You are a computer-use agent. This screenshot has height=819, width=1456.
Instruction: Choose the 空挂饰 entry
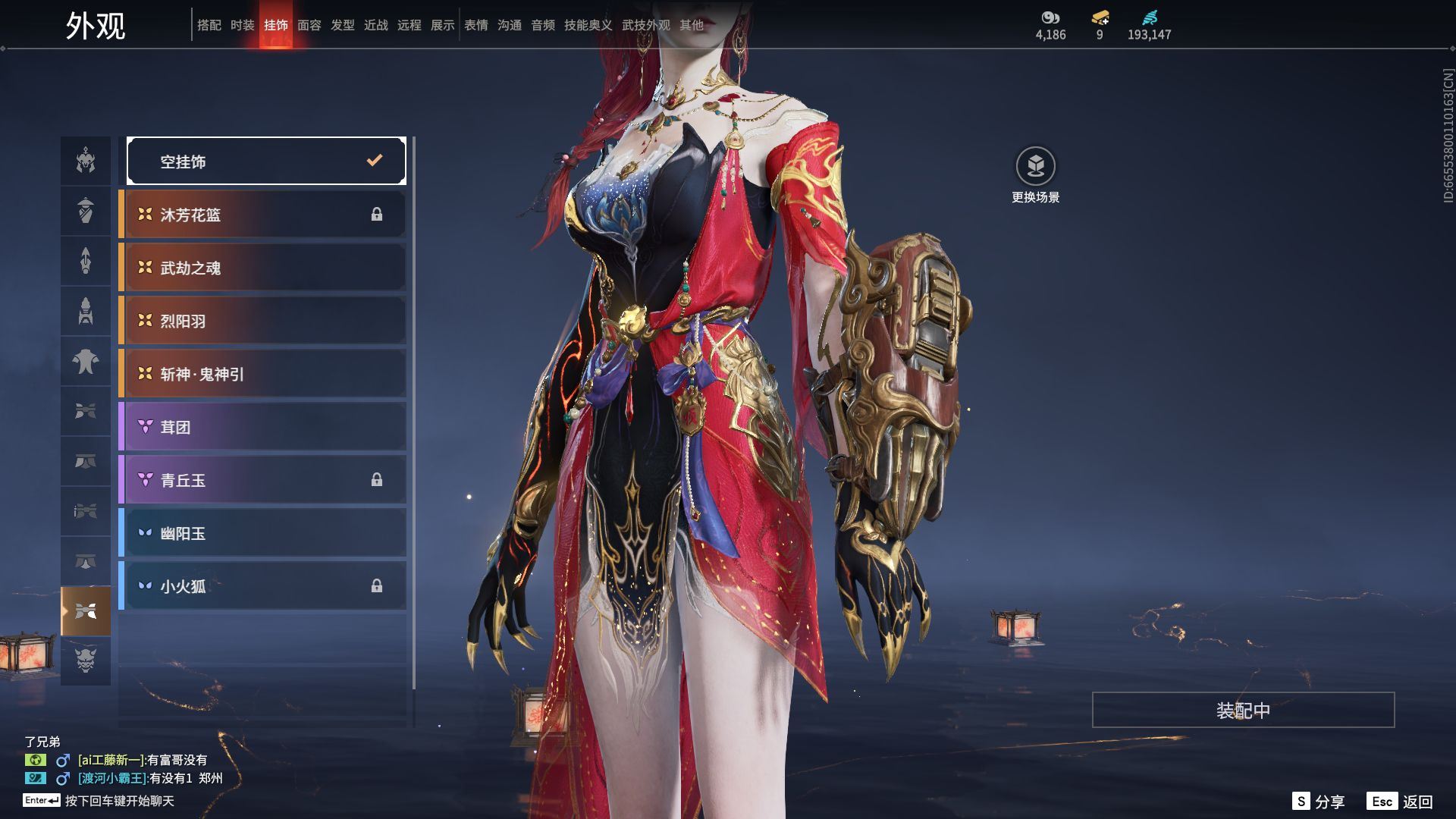pos(266,161)
